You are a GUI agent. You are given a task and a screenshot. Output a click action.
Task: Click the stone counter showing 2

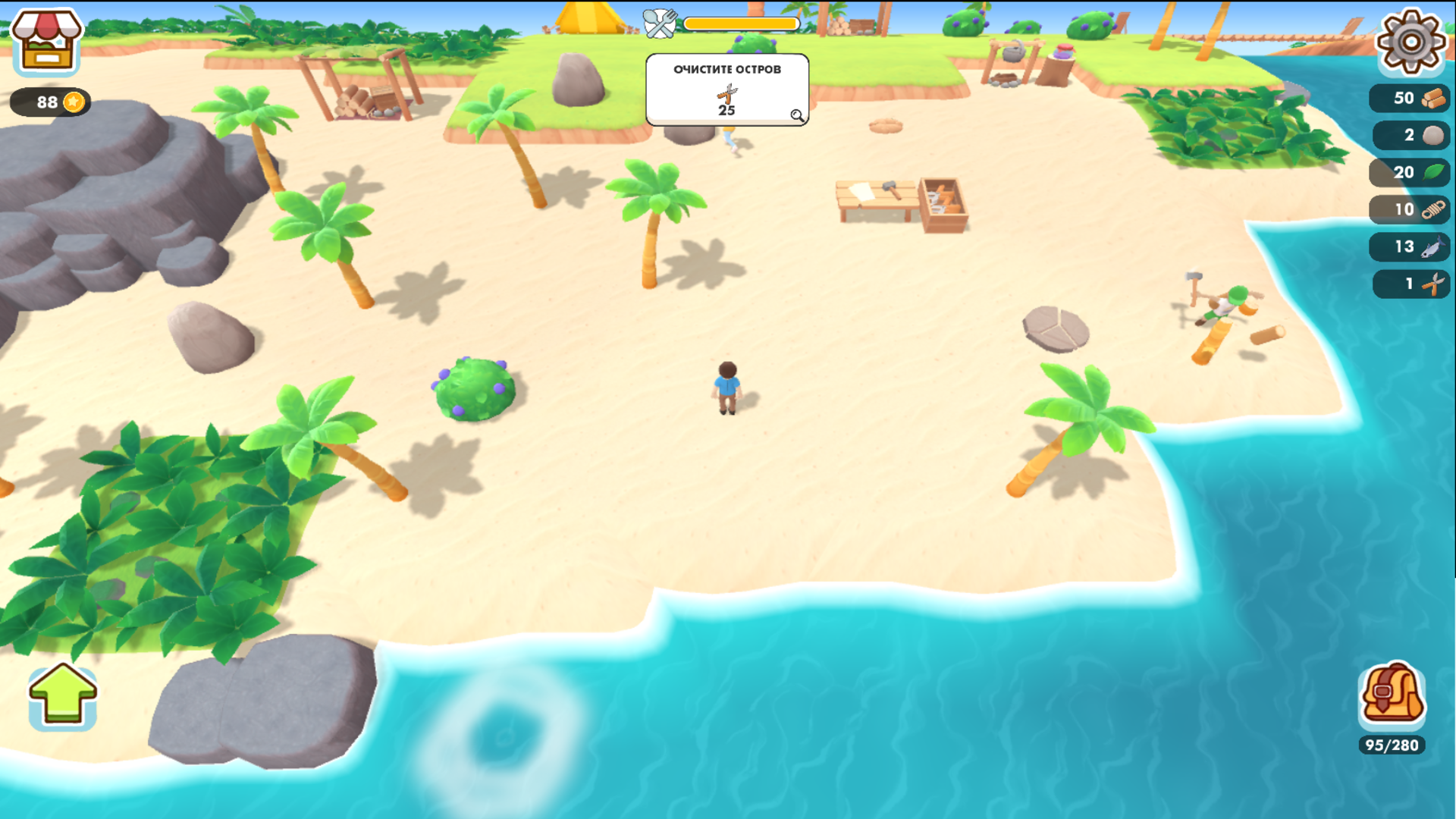click(x=1408, y=135)
